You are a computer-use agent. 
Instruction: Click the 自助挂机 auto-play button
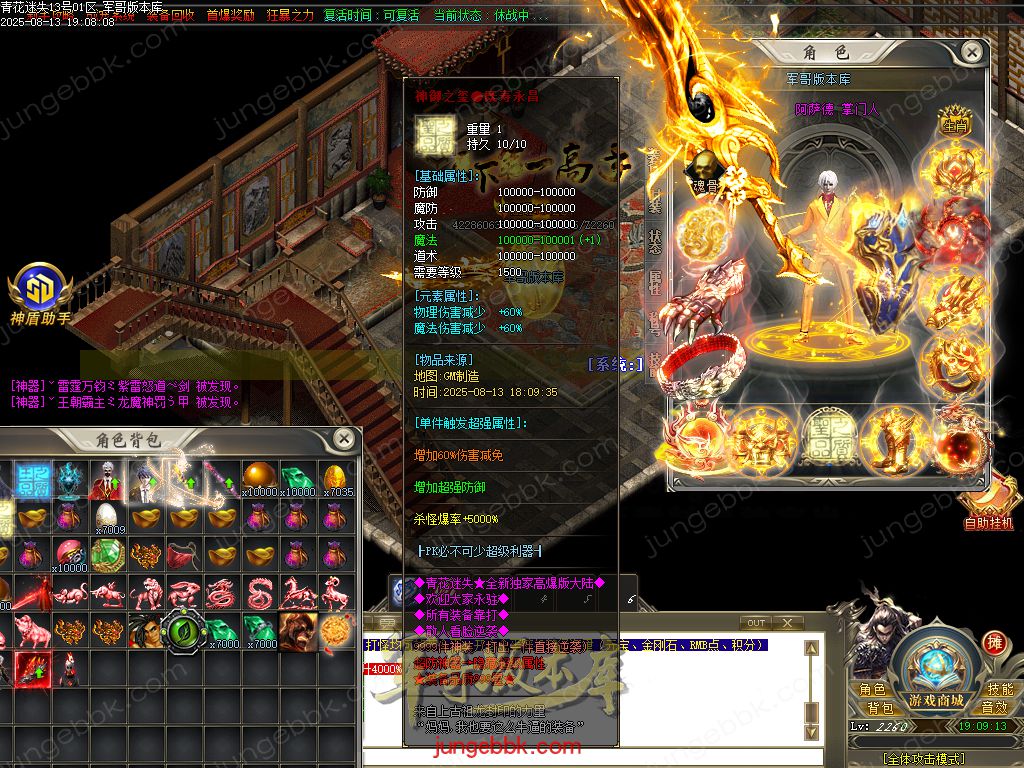tap(988, 507)
